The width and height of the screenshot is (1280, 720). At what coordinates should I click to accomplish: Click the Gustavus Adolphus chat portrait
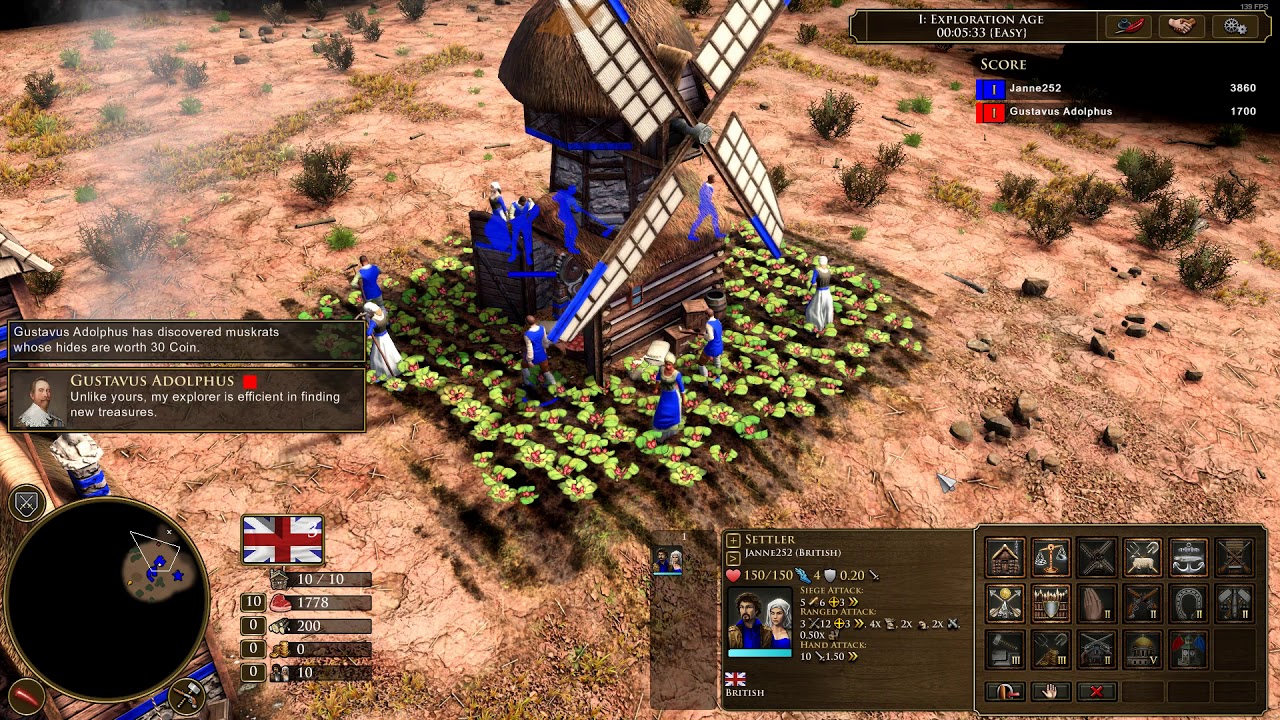pyautogui.click(x=39, y=401)
